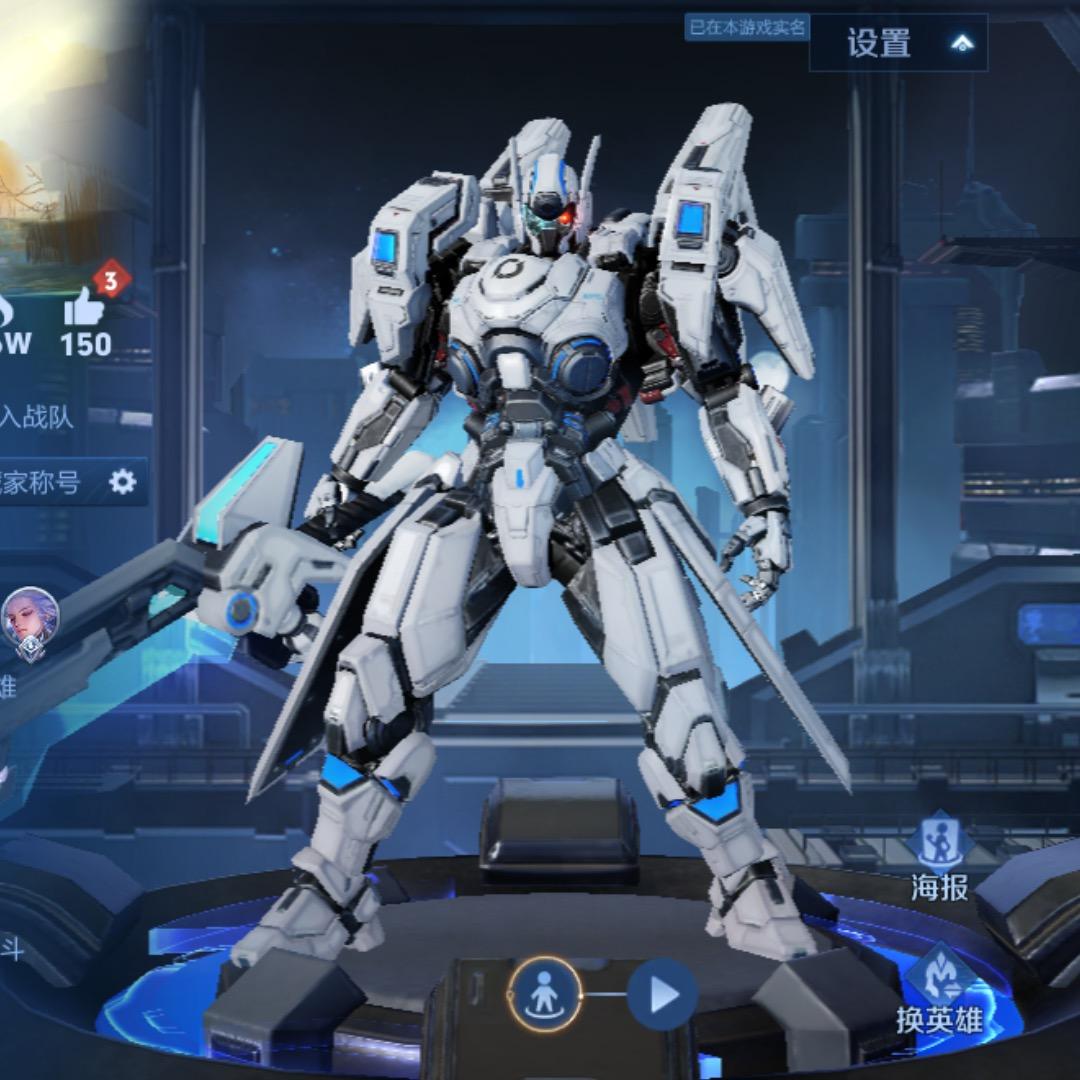Tap the 入战队 join team entry
This screenshot has width=1080, height=1080.
[37, 416]
